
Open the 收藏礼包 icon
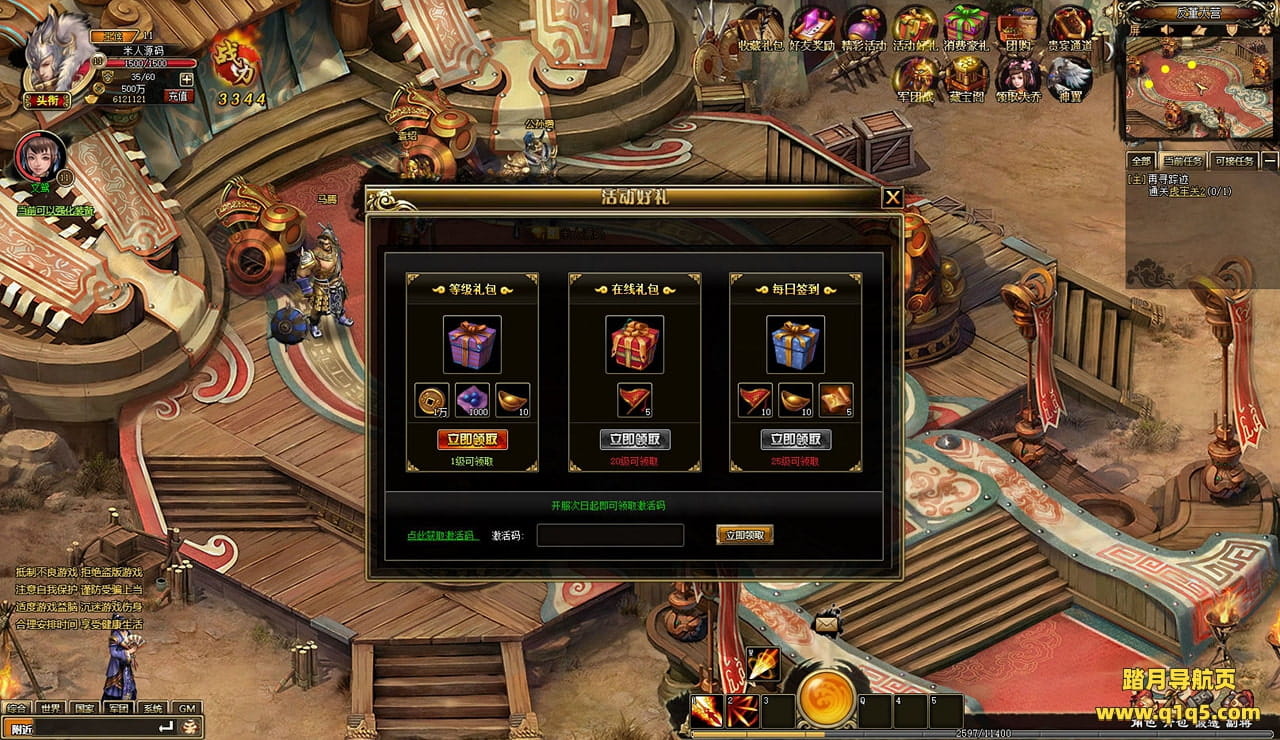(x=760, y=27)
